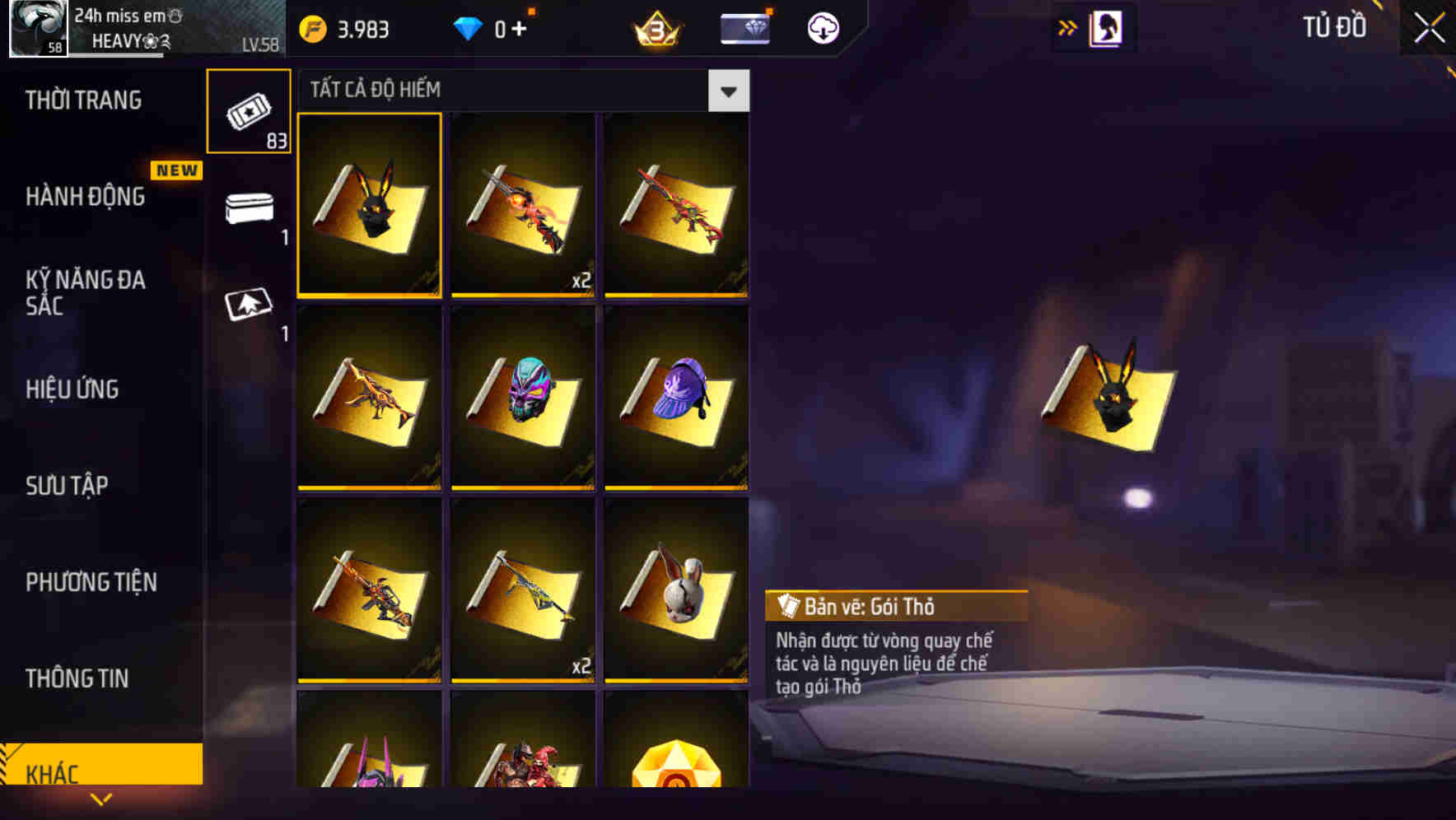The height and width of the screenshot is (820, 1456).
Task: Expand the rarity filter arrow button
Action: (728, 90)
